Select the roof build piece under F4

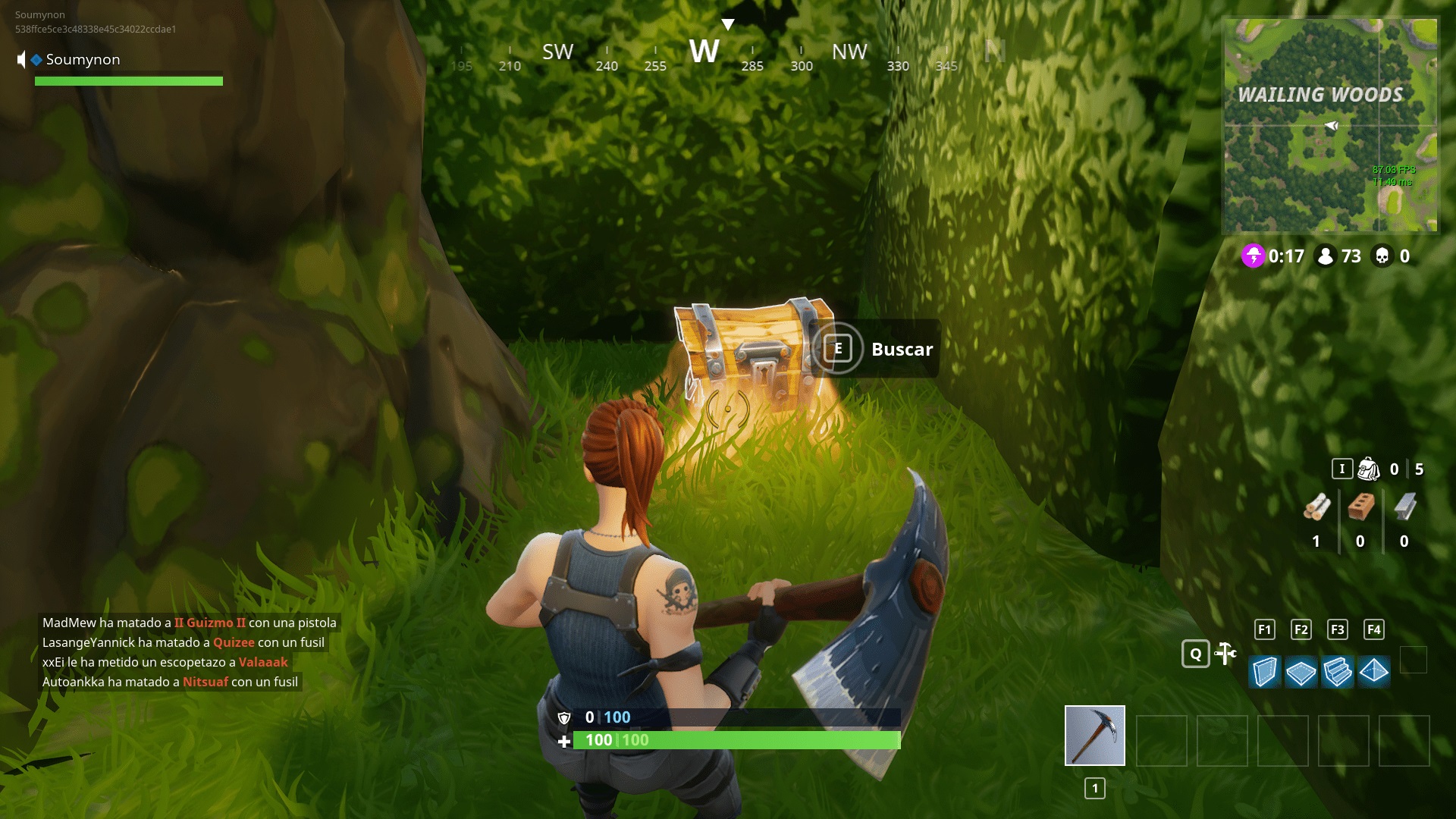[1375, 671]
